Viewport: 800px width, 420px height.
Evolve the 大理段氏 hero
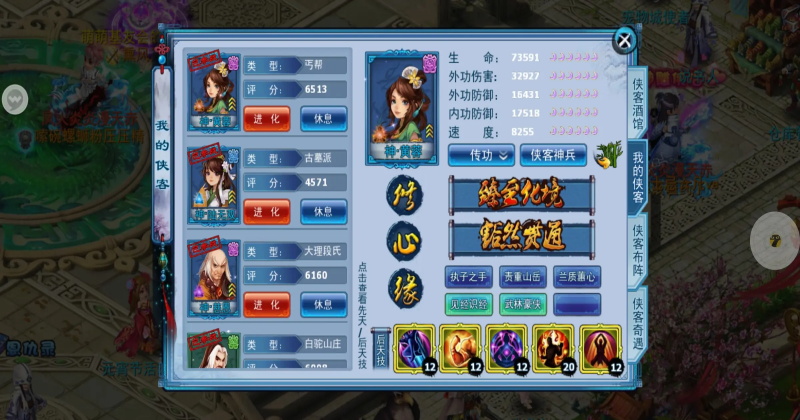[x=266, y=304]
